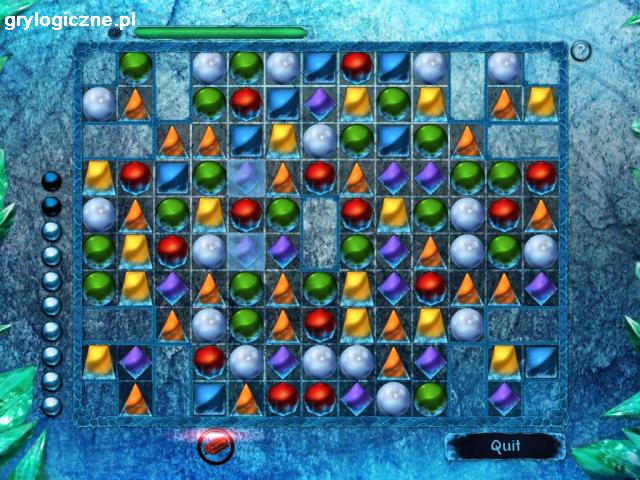Open the question mark help button

(x=581, y=51)
